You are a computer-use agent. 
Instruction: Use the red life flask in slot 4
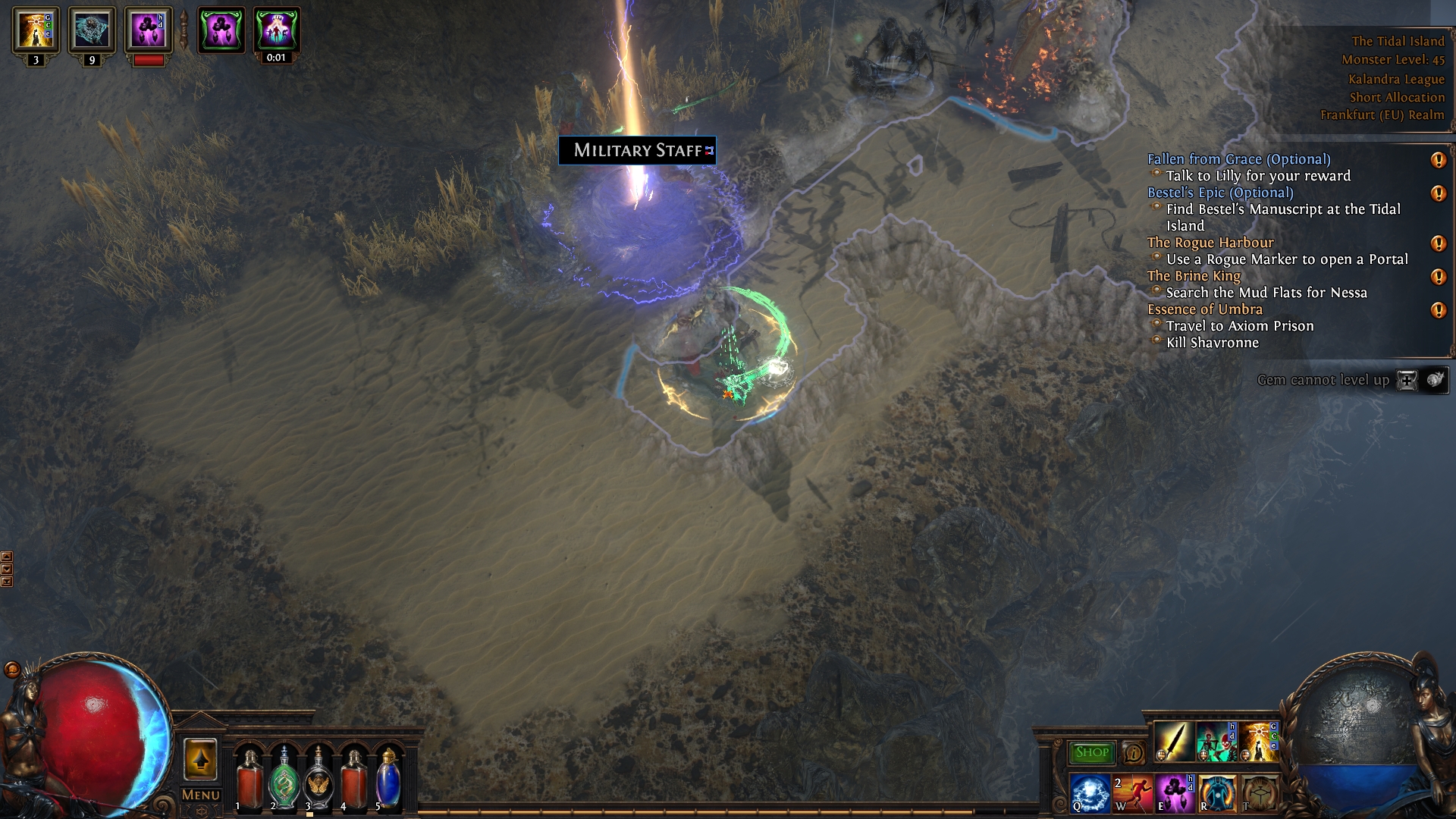tap(354, 779)
